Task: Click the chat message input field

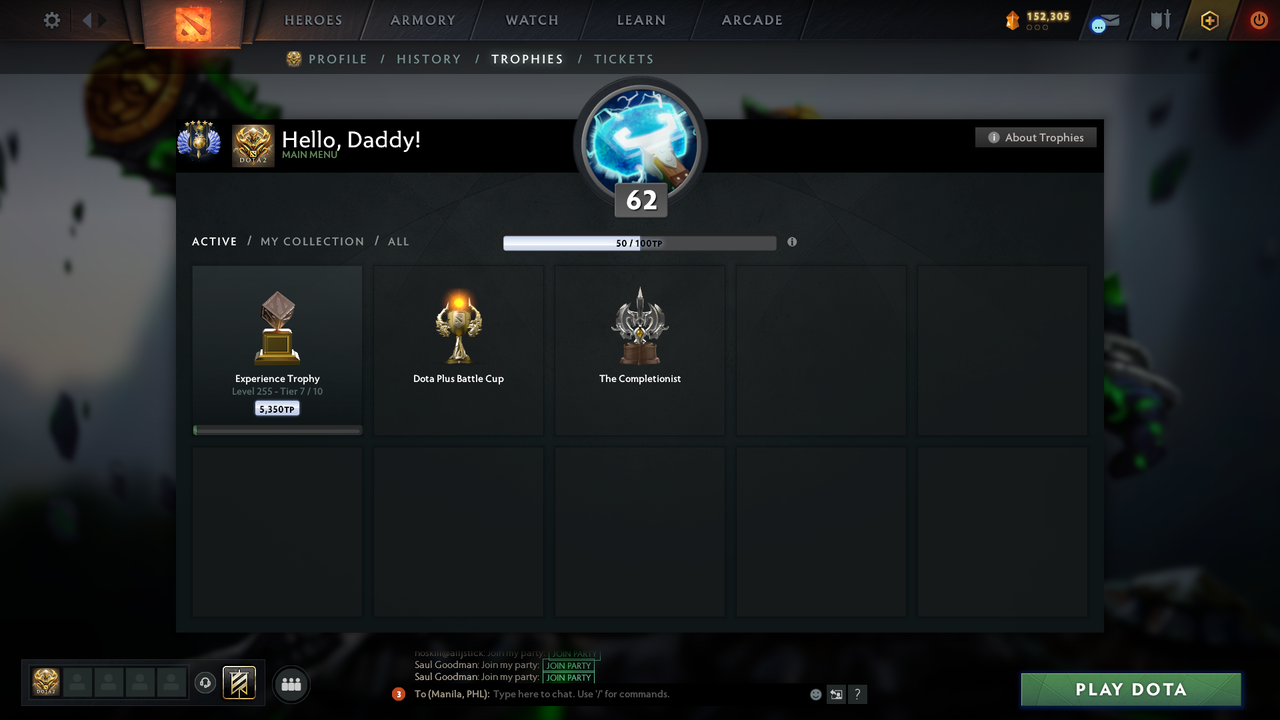Action: click(x=600, y=693)
